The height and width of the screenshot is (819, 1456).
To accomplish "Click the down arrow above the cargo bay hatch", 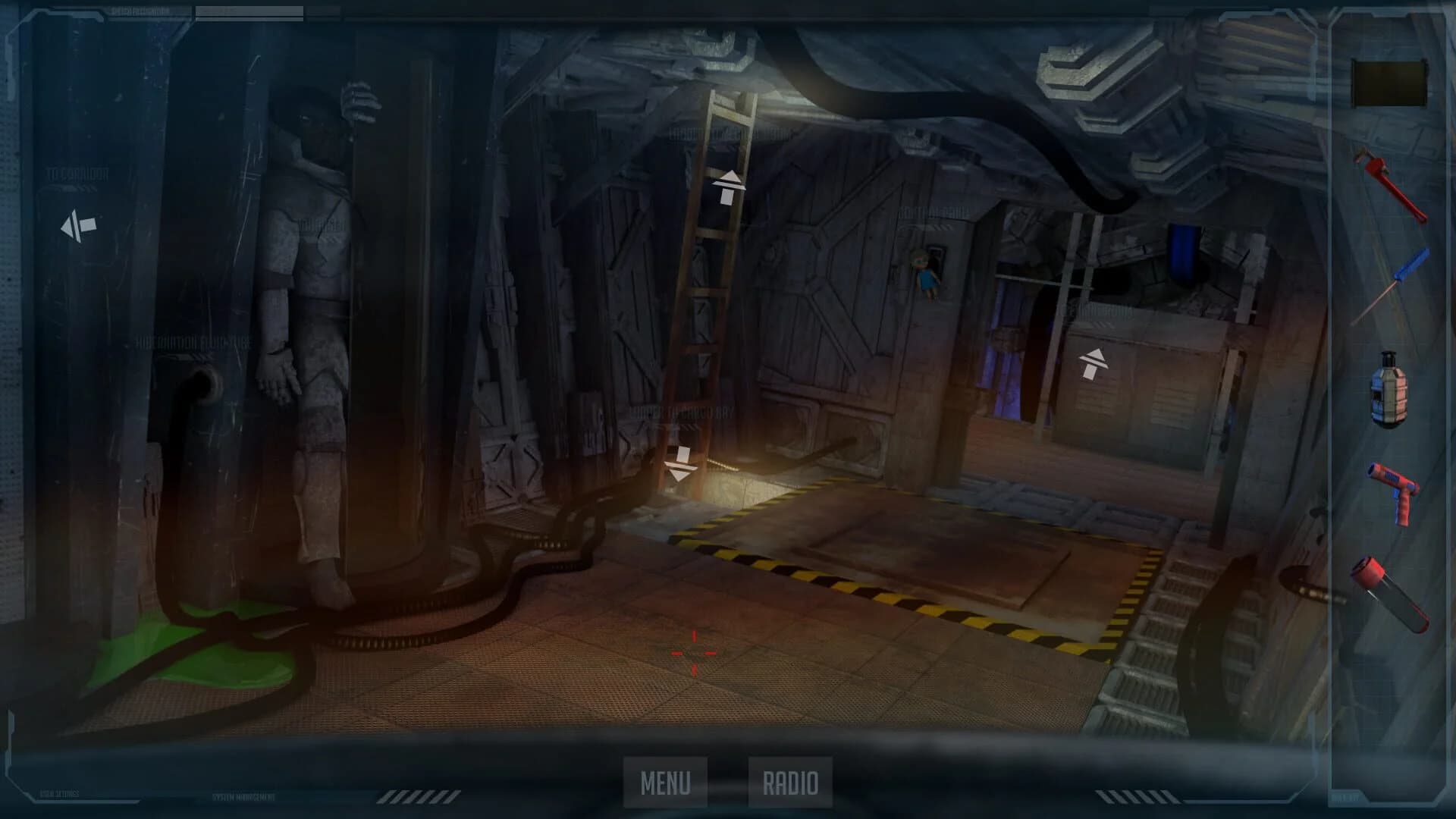I will (680, 461).
